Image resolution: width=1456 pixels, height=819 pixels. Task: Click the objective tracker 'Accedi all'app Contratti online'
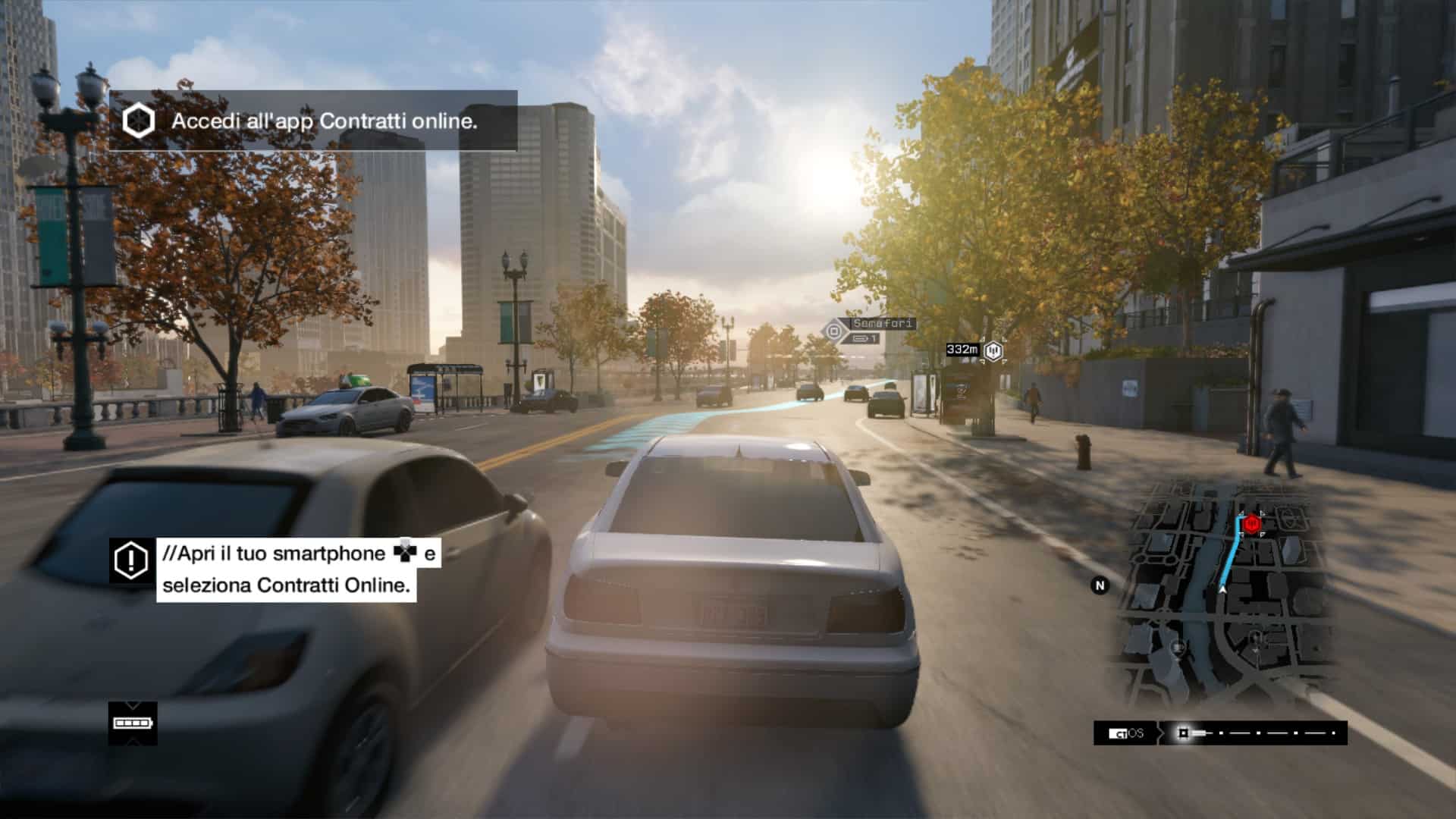tap(313, 121)
